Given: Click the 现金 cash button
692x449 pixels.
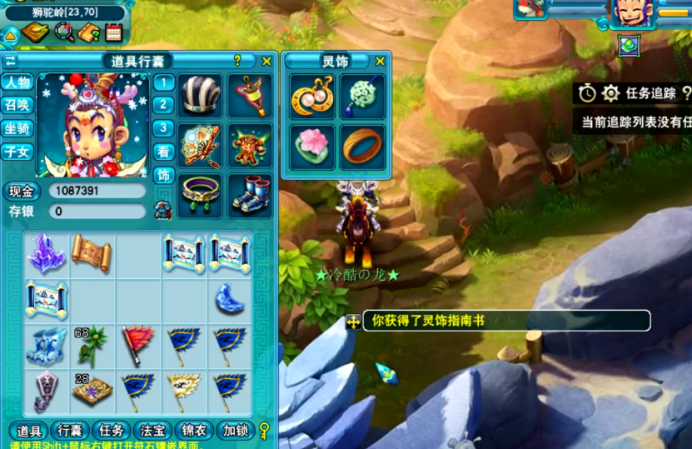Looking at the screenshot, I should coord(21,191).
